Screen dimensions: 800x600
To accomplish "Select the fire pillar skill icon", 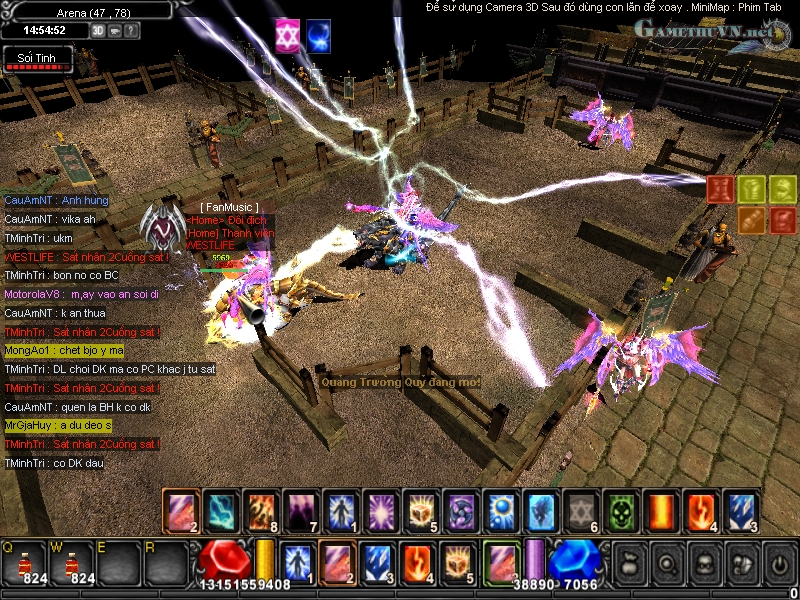I will (x=660, y=512).
